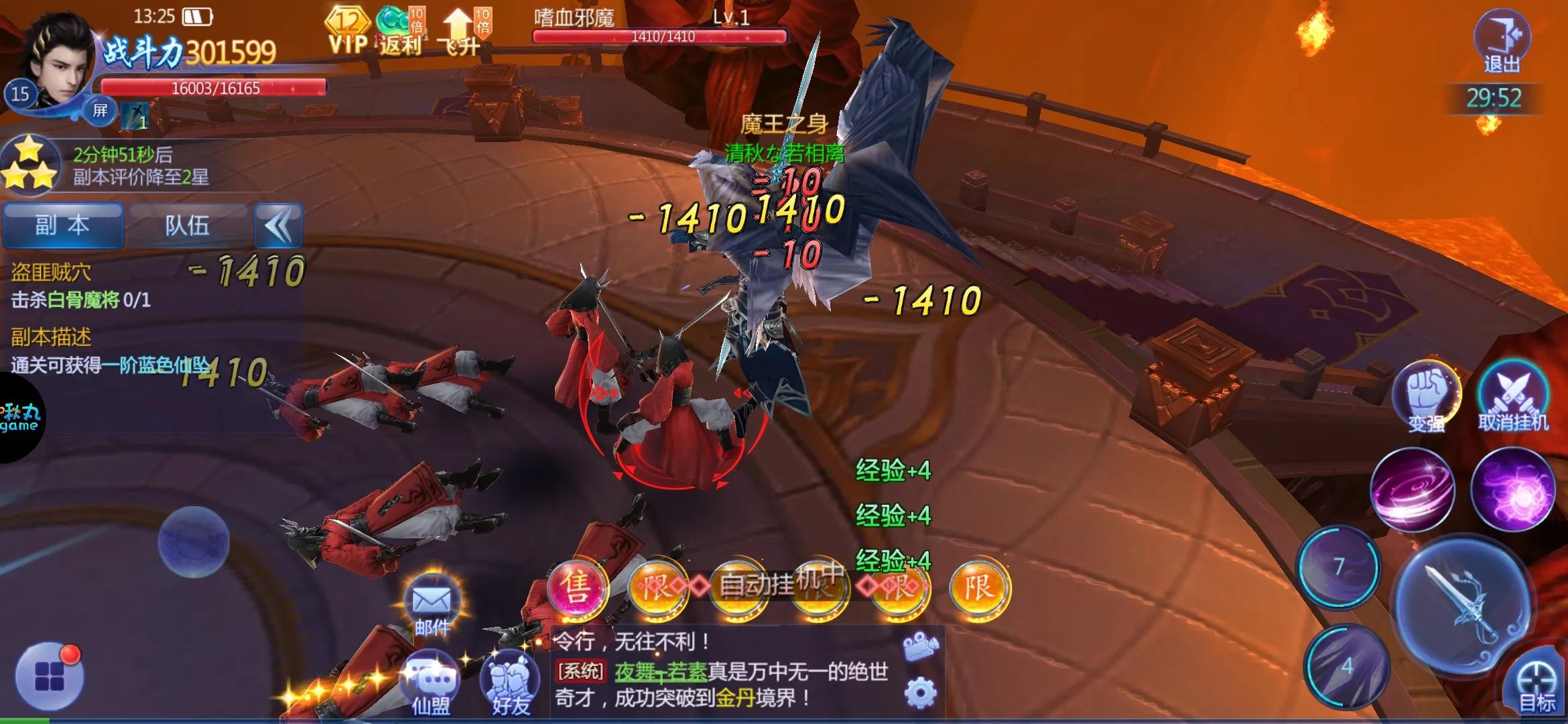Open the 飞升 ascension feature
1568x724 pixels.
point(458,30)
